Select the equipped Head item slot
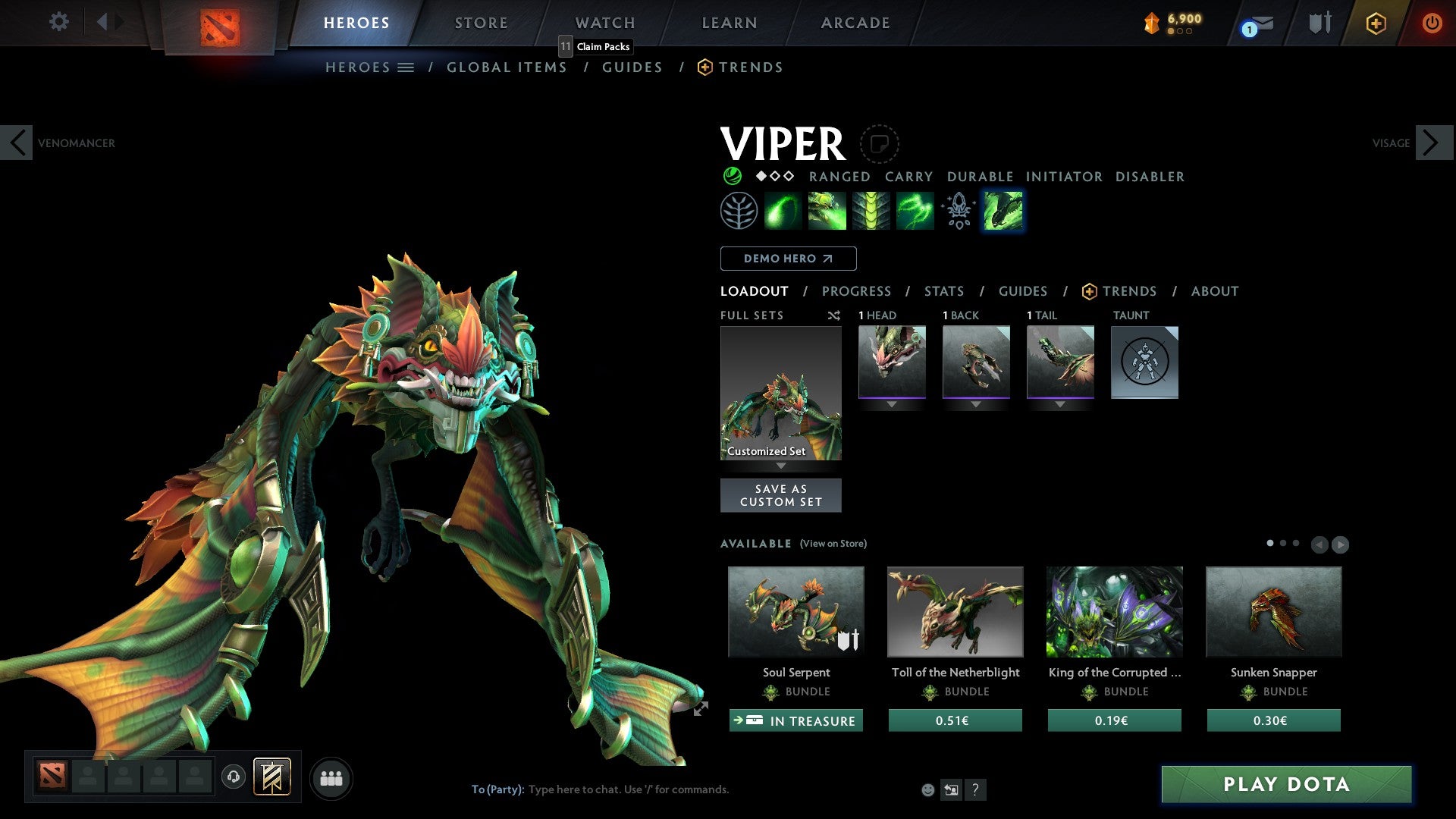This screenshot has width=1456, height=819. (892, 362)
